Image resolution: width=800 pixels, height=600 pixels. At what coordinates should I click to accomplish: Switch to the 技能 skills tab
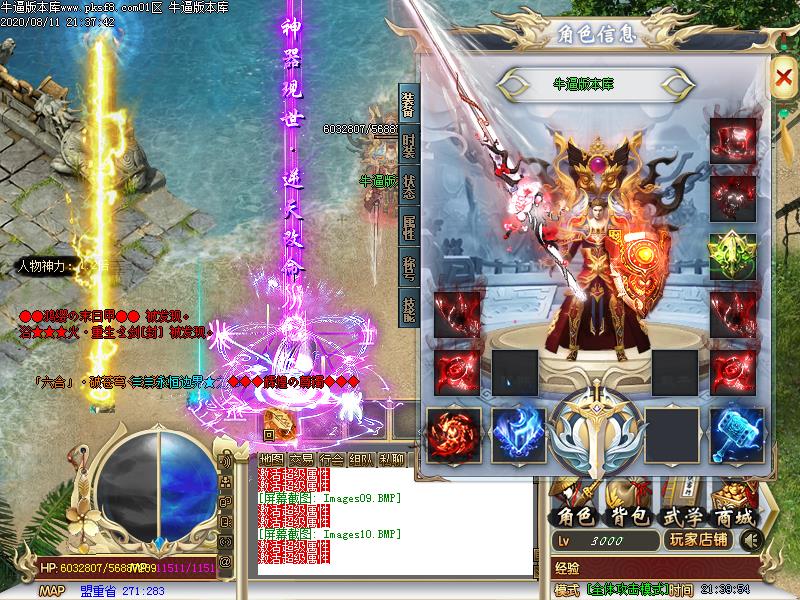[408, 305]
